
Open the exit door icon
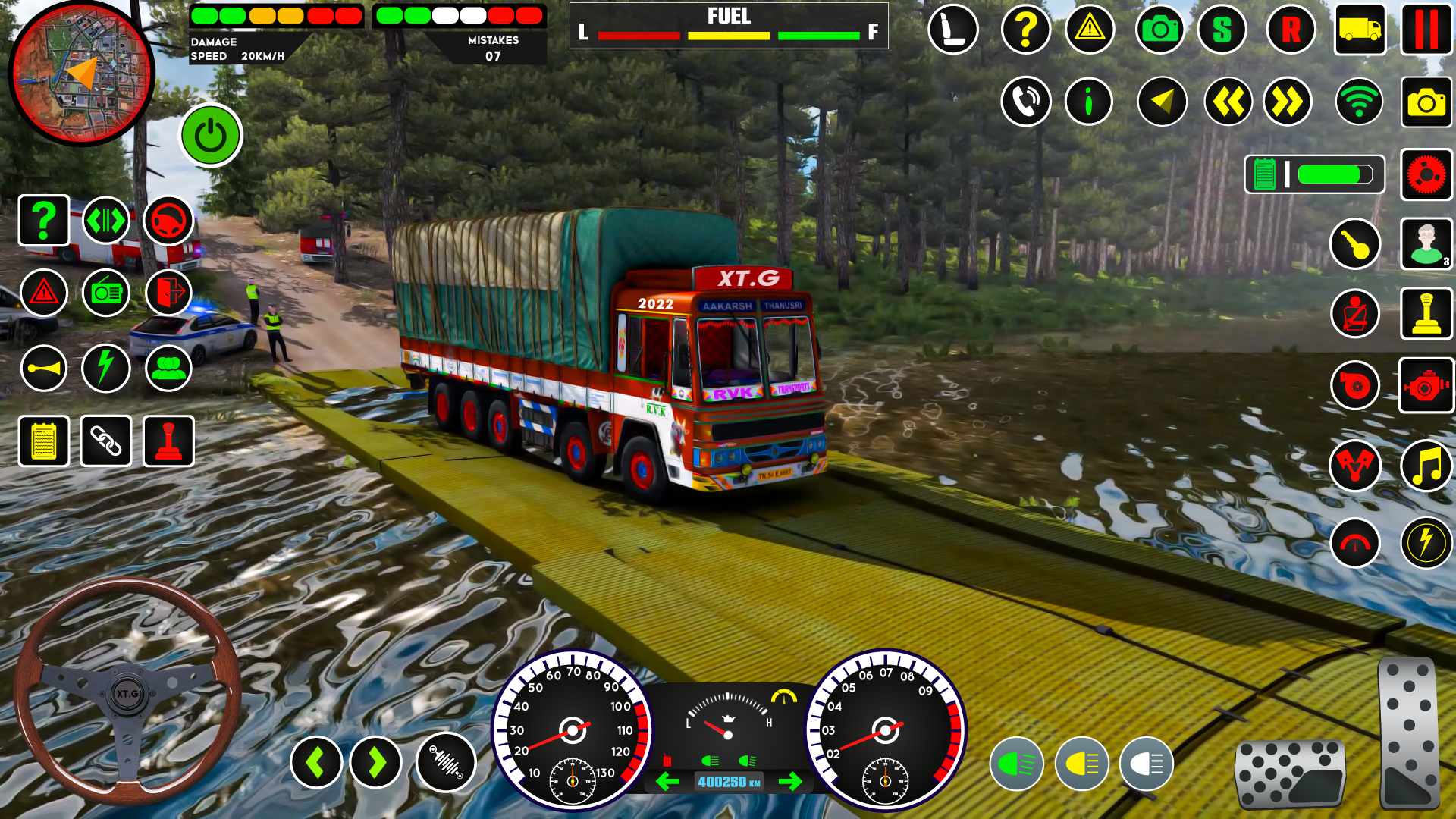[168, 293]
